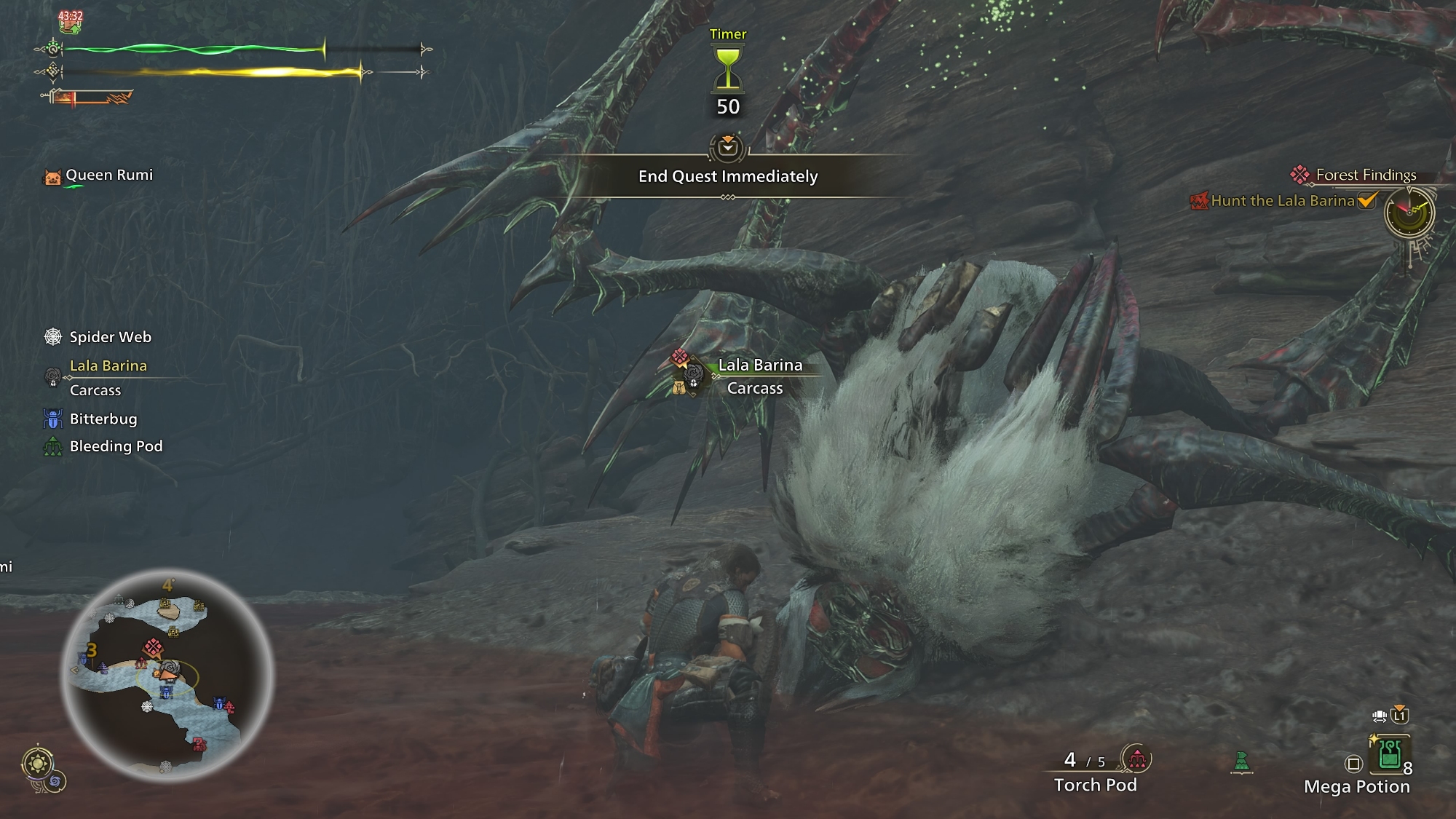
Task: Choose Lala Barina Carcass entry in list
Action: [108, 377]
